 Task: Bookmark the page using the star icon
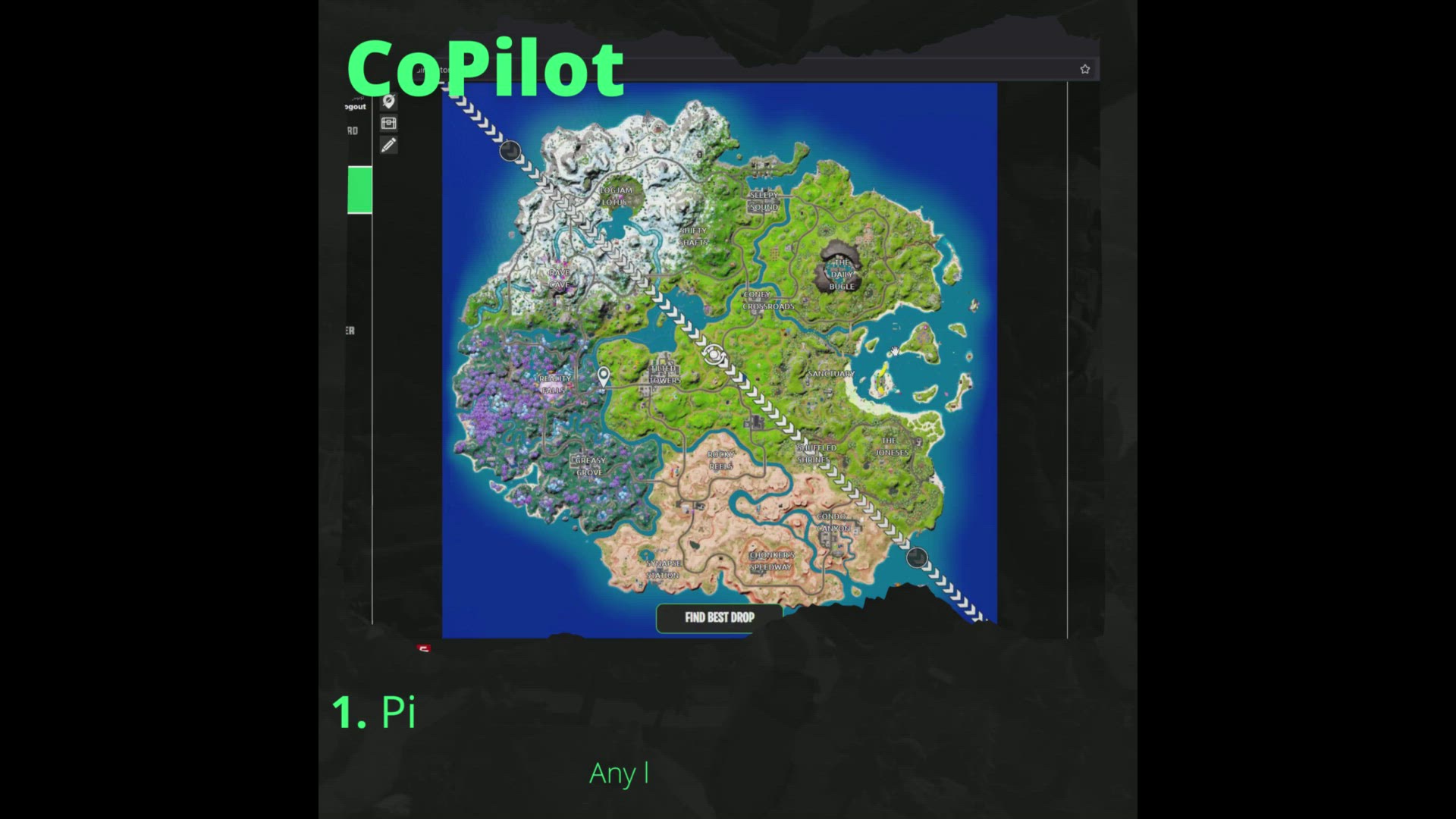(1084, 68)
